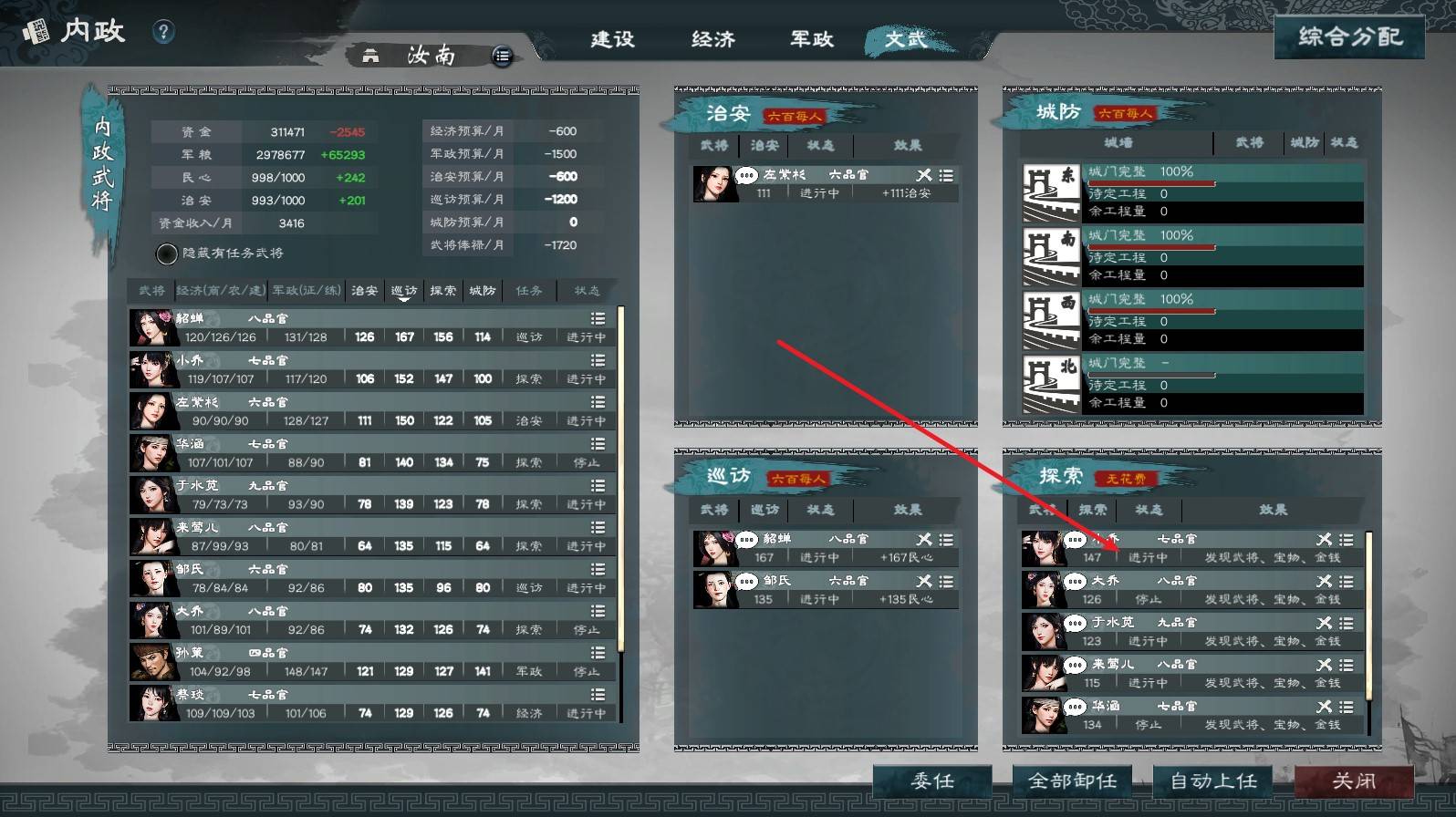Screen dimensions: 1456x817
Task: Click the 综合分配 button
Action: point(1349,37)
